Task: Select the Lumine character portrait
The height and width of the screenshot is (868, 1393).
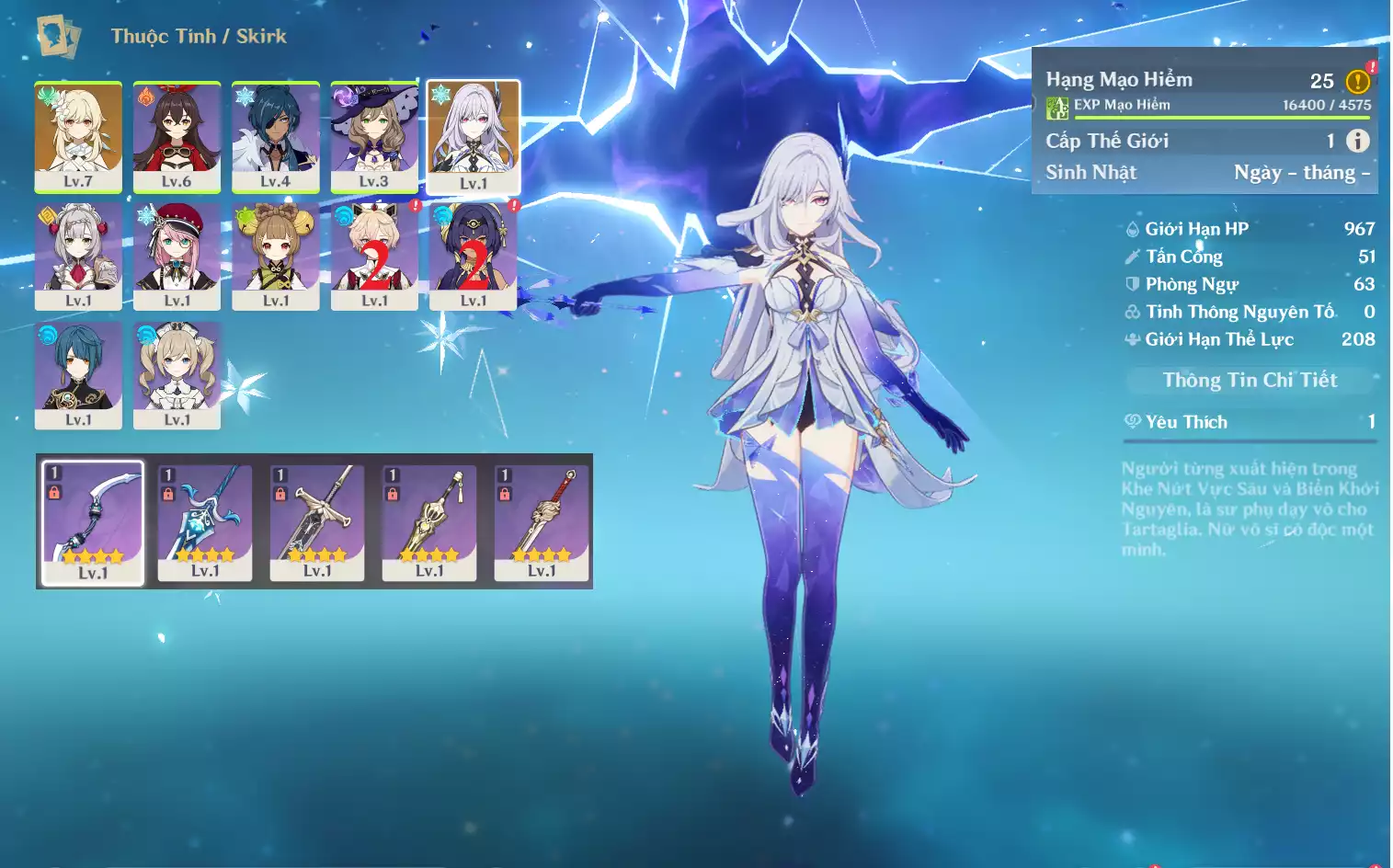Action: click(78, 136)
